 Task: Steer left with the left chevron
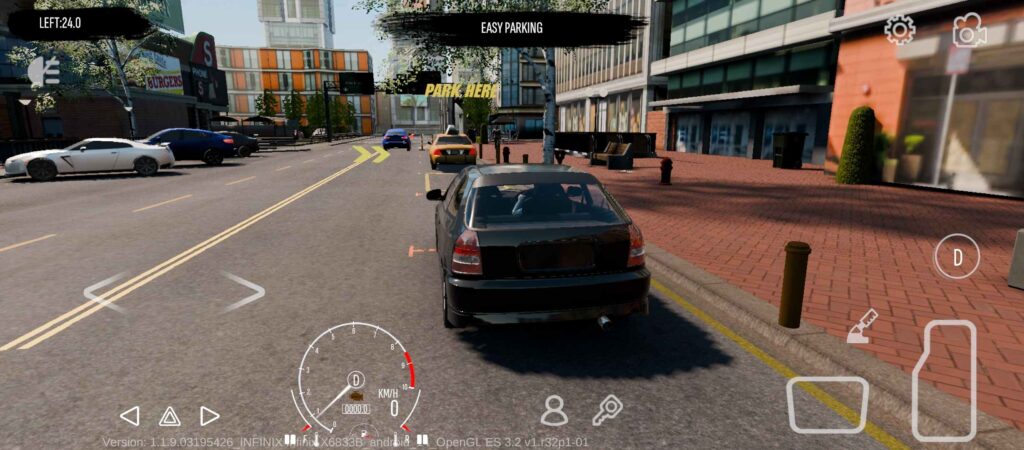(104, 292)
